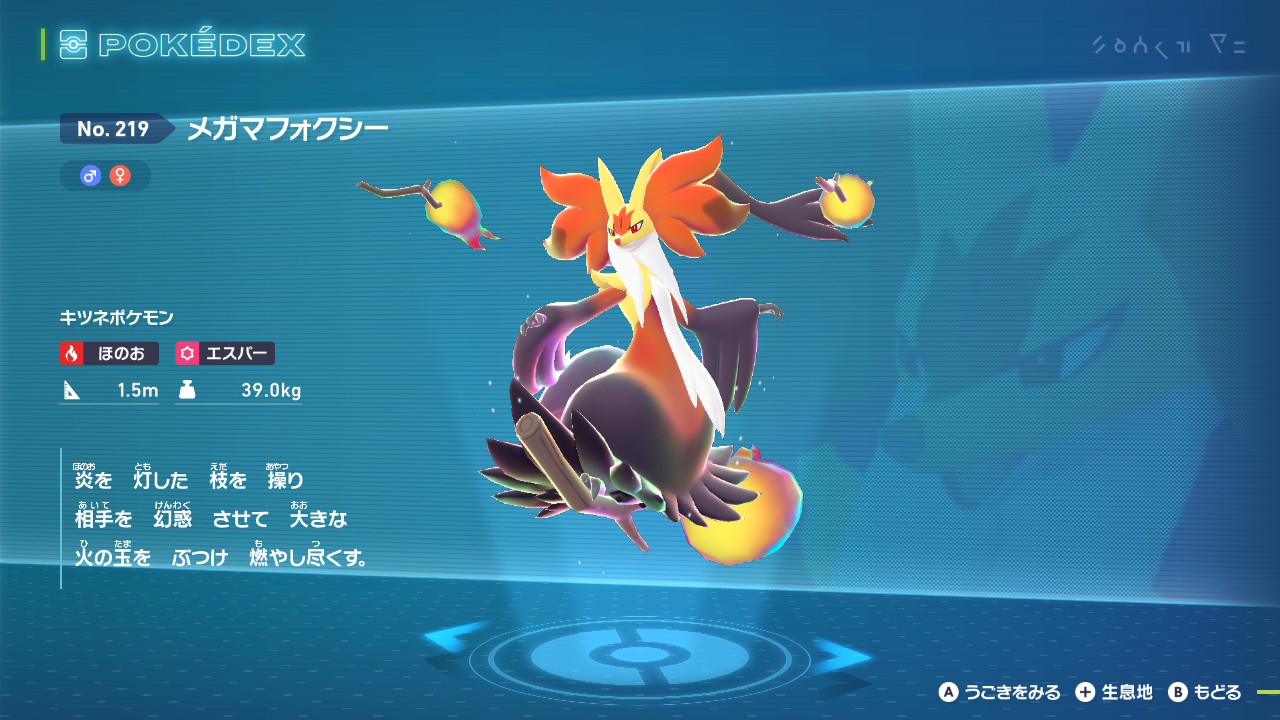The height and width of the screenshot is (720, 1280).
Task: Select the orange female gender icon
Action: point(120,176)
